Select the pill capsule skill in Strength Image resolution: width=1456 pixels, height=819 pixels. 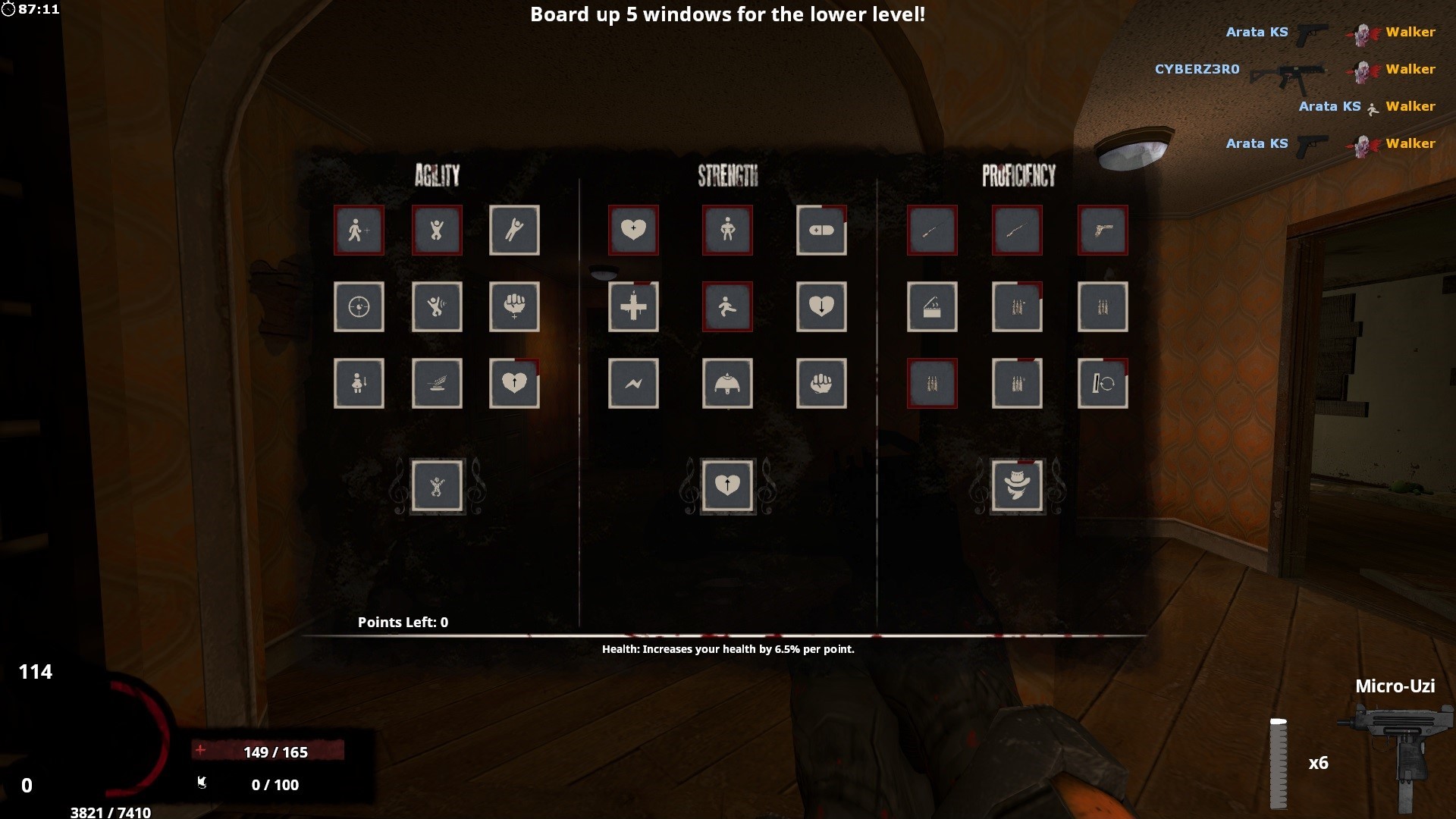coord(821,231)
